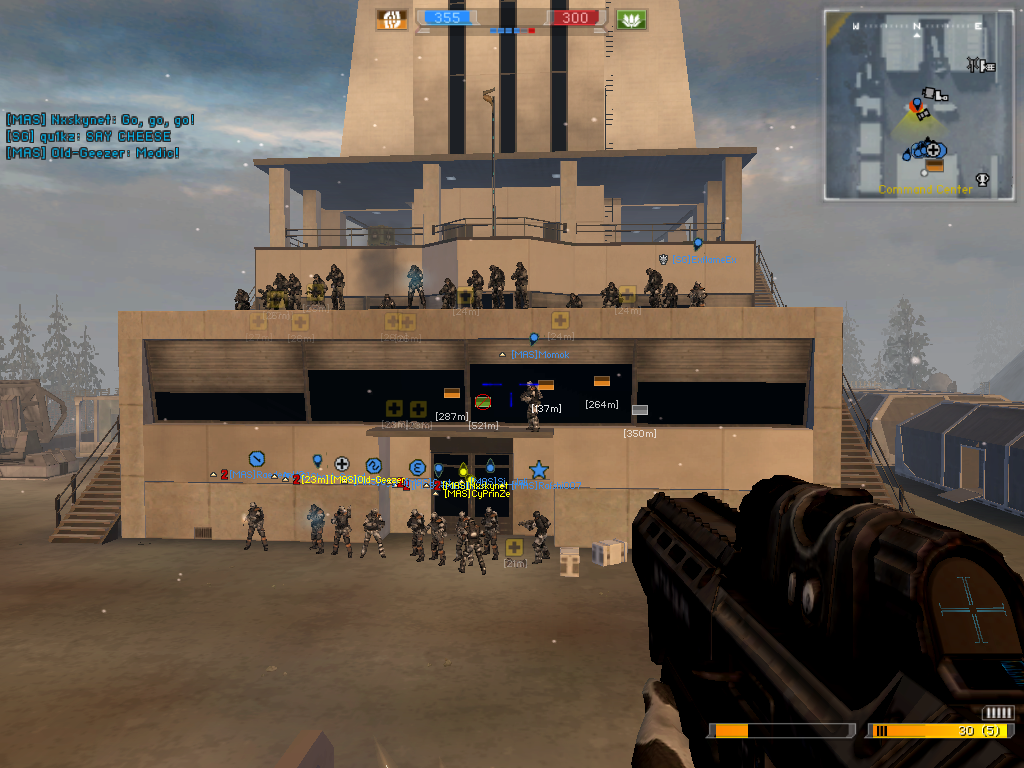Select the orange EU faction emblem
This screenshot has width=1024, height=768.
click(392, 19)
